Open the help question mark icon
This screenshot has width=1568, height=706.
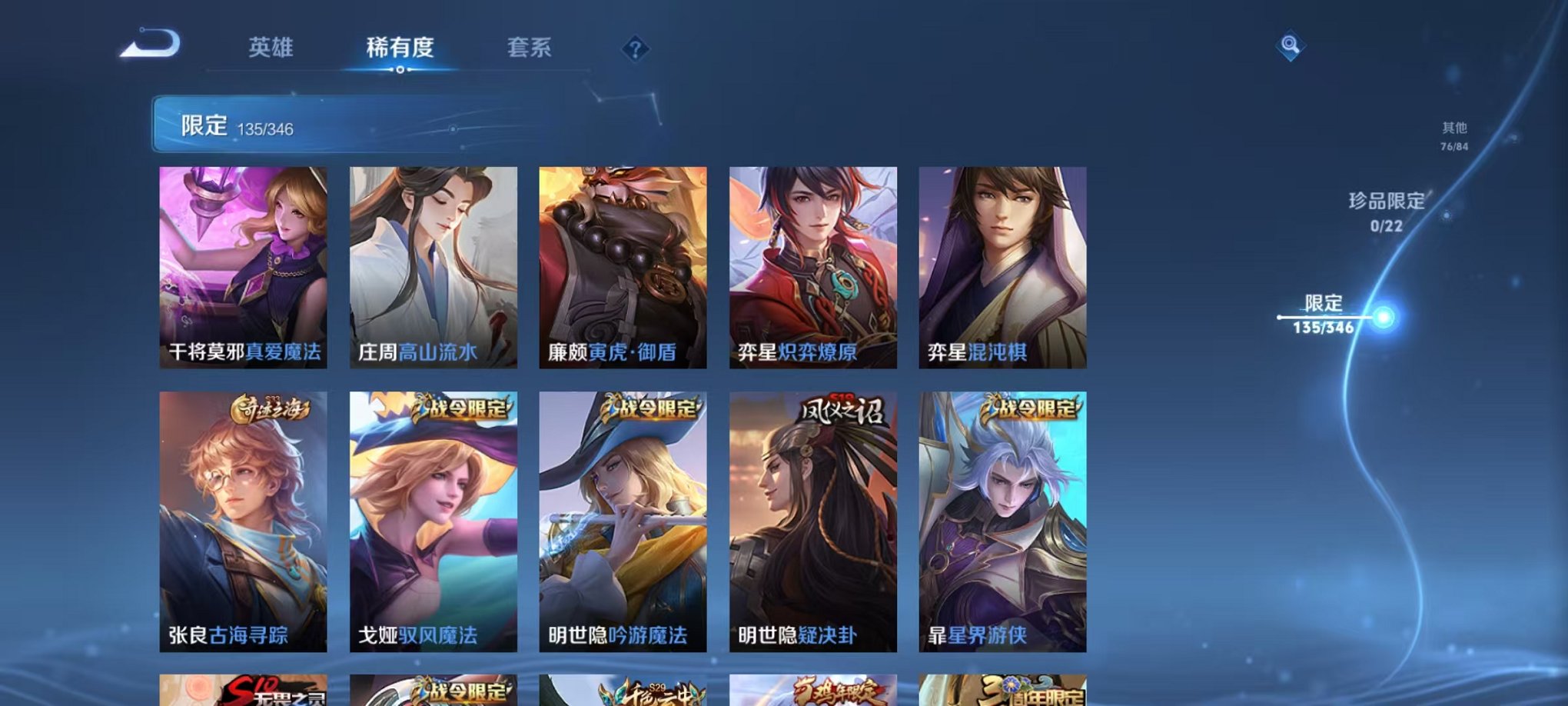tap(635, 50)
